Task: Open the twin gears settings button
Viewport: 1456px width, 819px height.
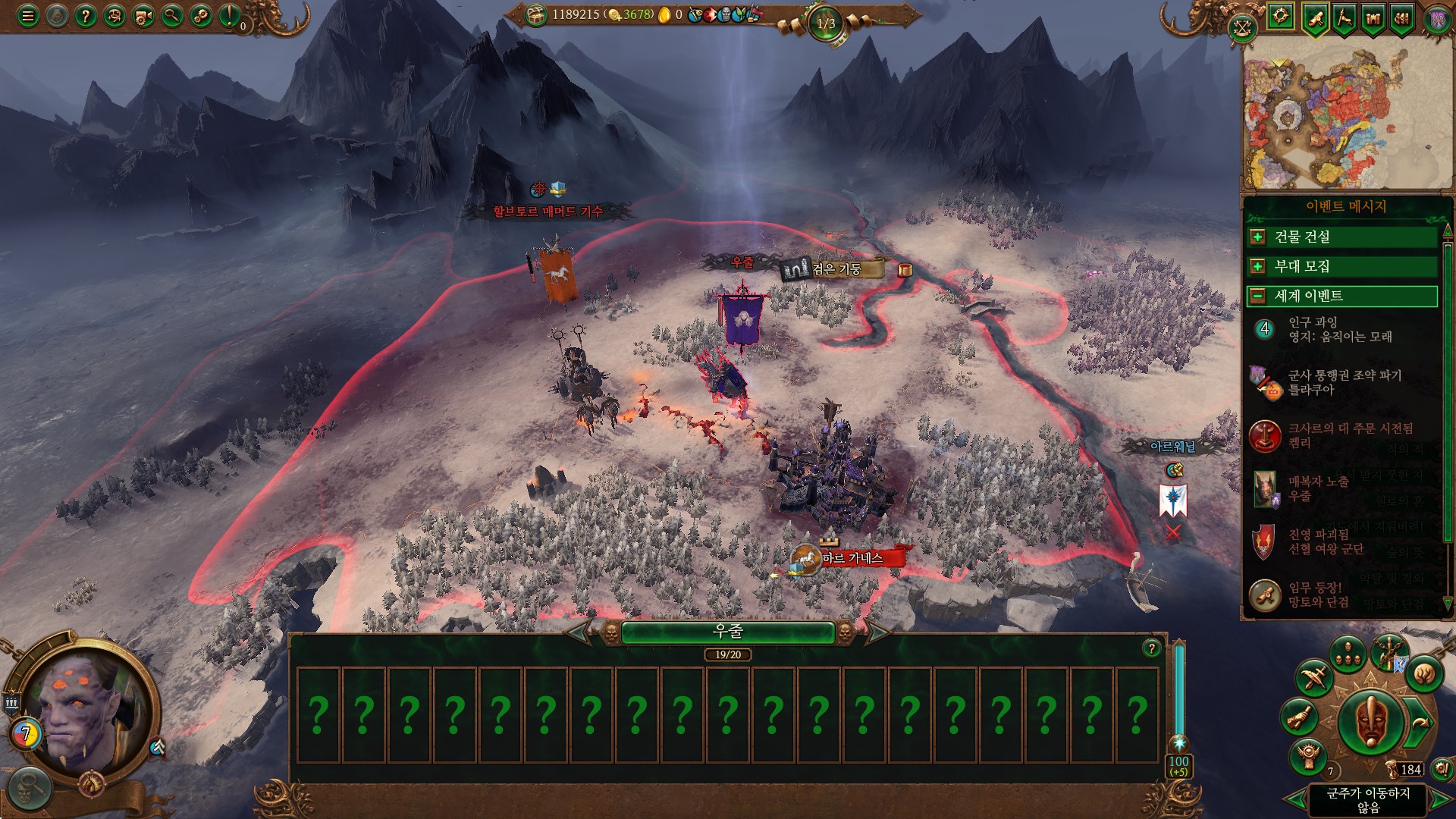Action: point(201,16)
